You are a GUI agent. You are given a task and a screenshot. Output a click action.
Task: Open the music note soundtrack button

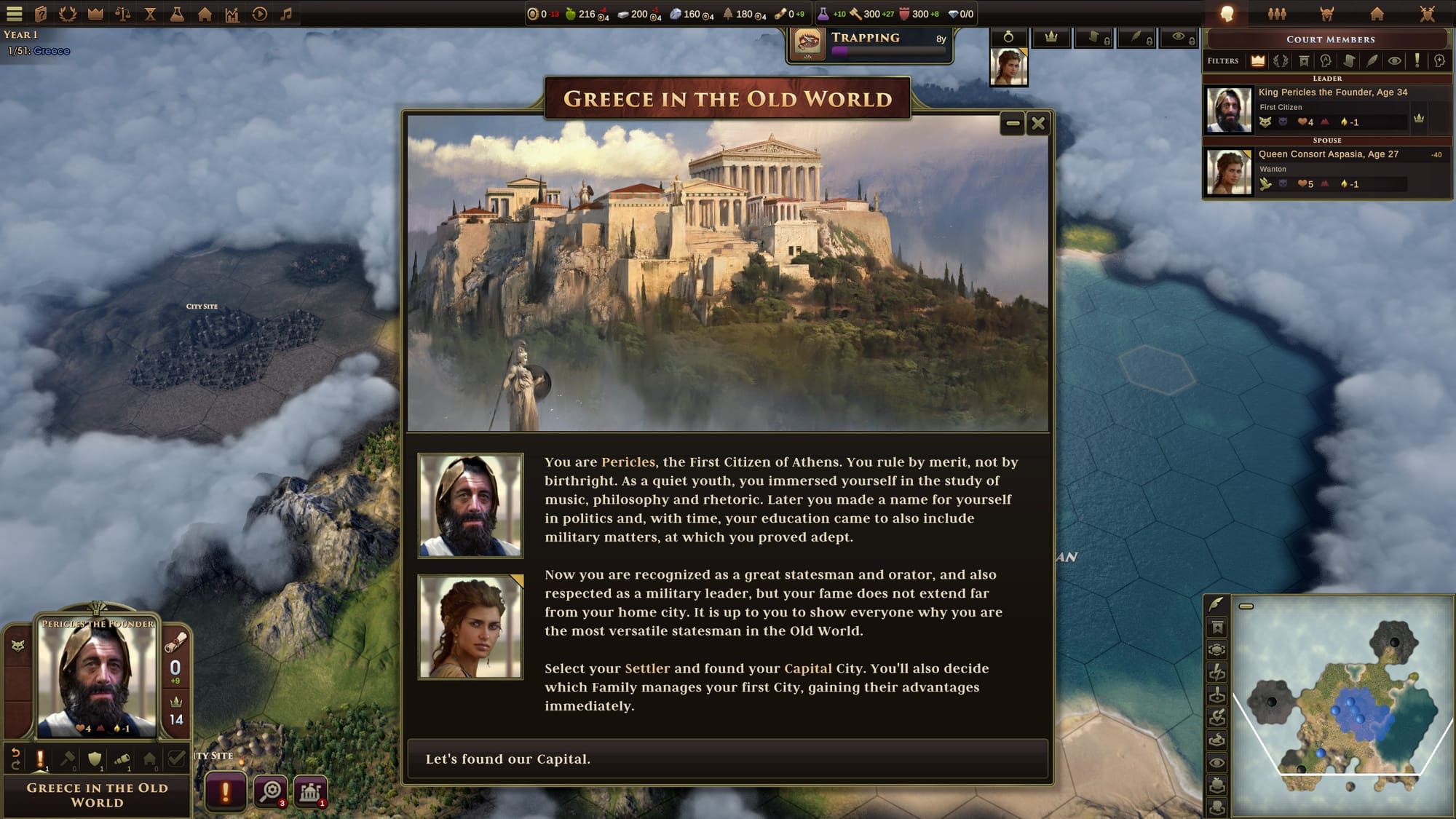click(x=287, y=13)
